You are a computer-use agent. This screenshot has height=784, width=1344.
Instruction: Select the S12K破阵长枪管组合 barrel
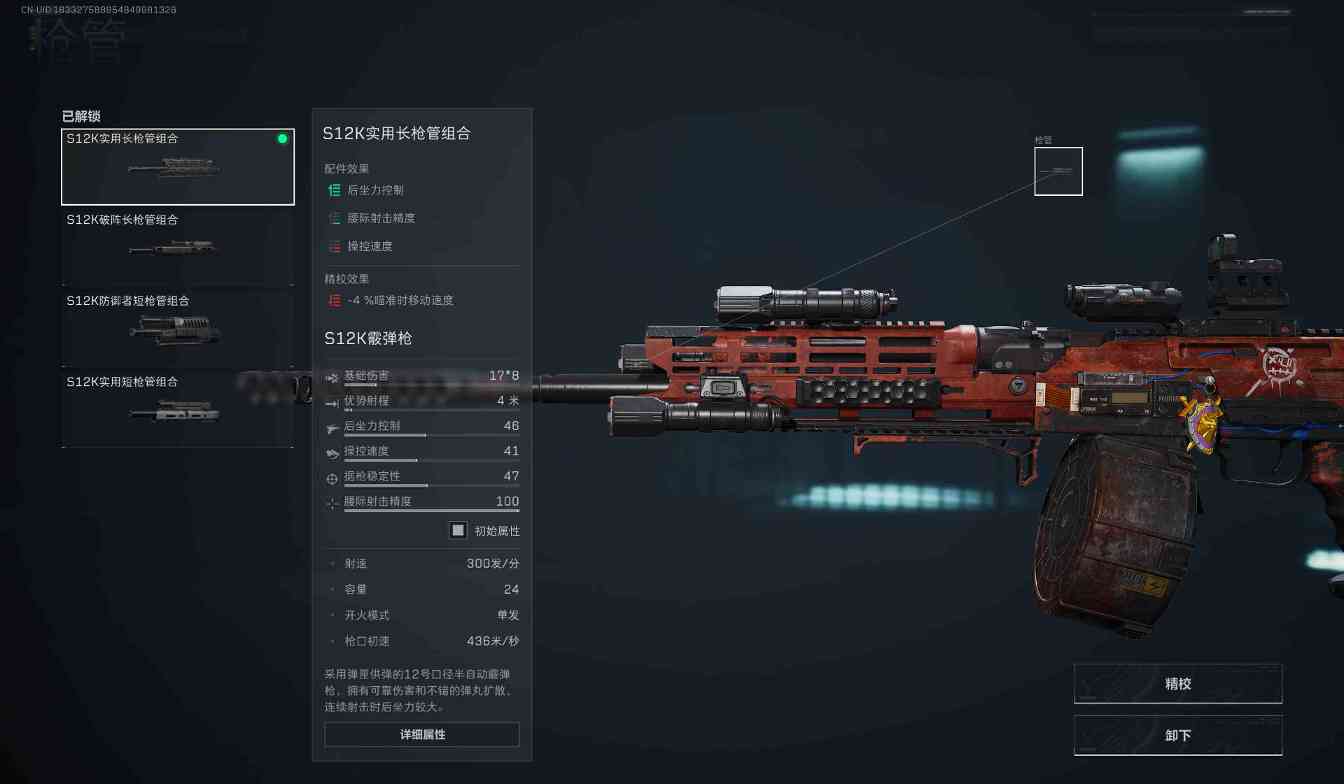pos(178,247)
